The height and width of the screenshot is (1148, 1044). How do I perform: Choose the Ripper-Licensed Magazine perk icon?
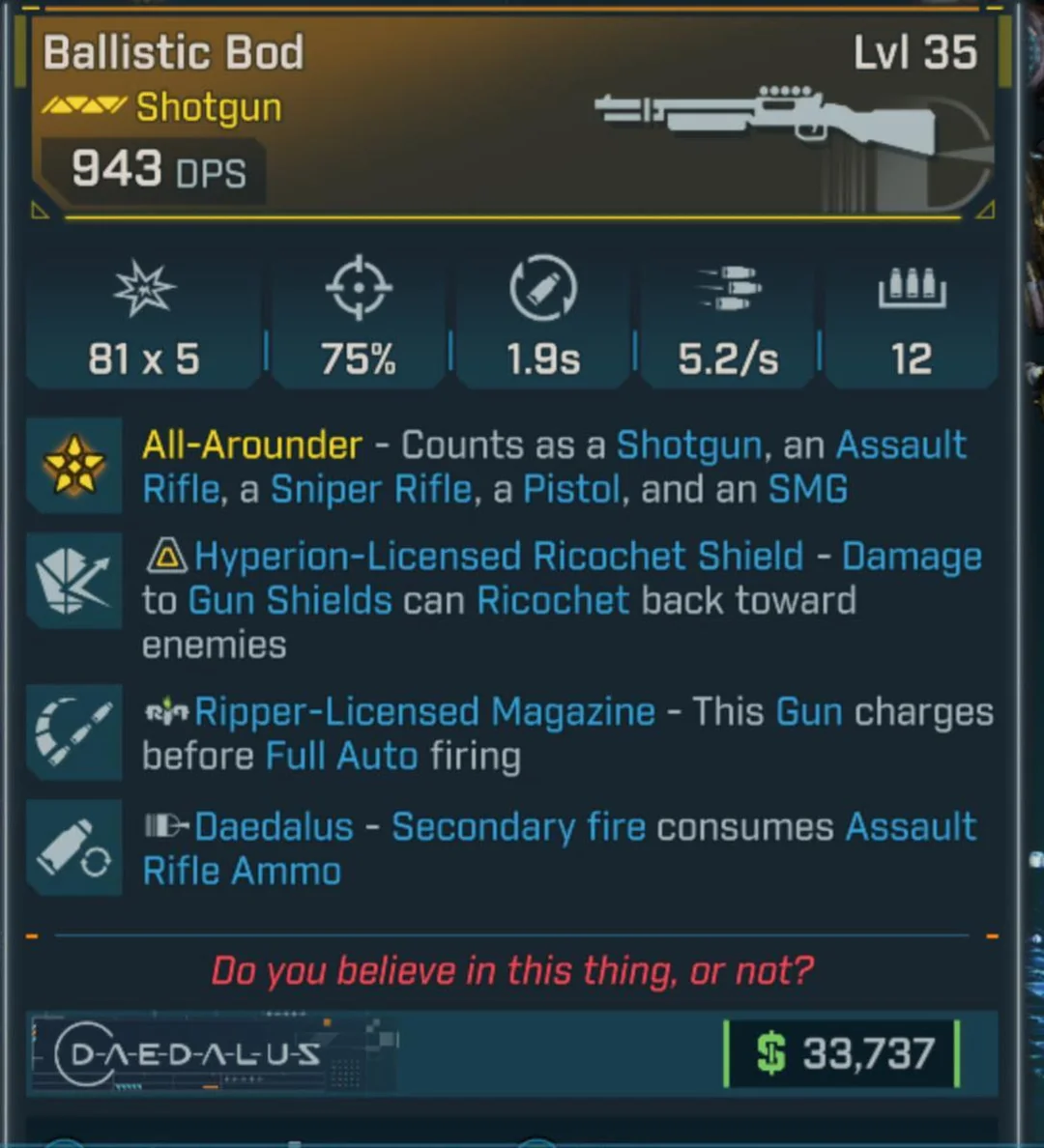pyautogui.click(x=74, y=732)
